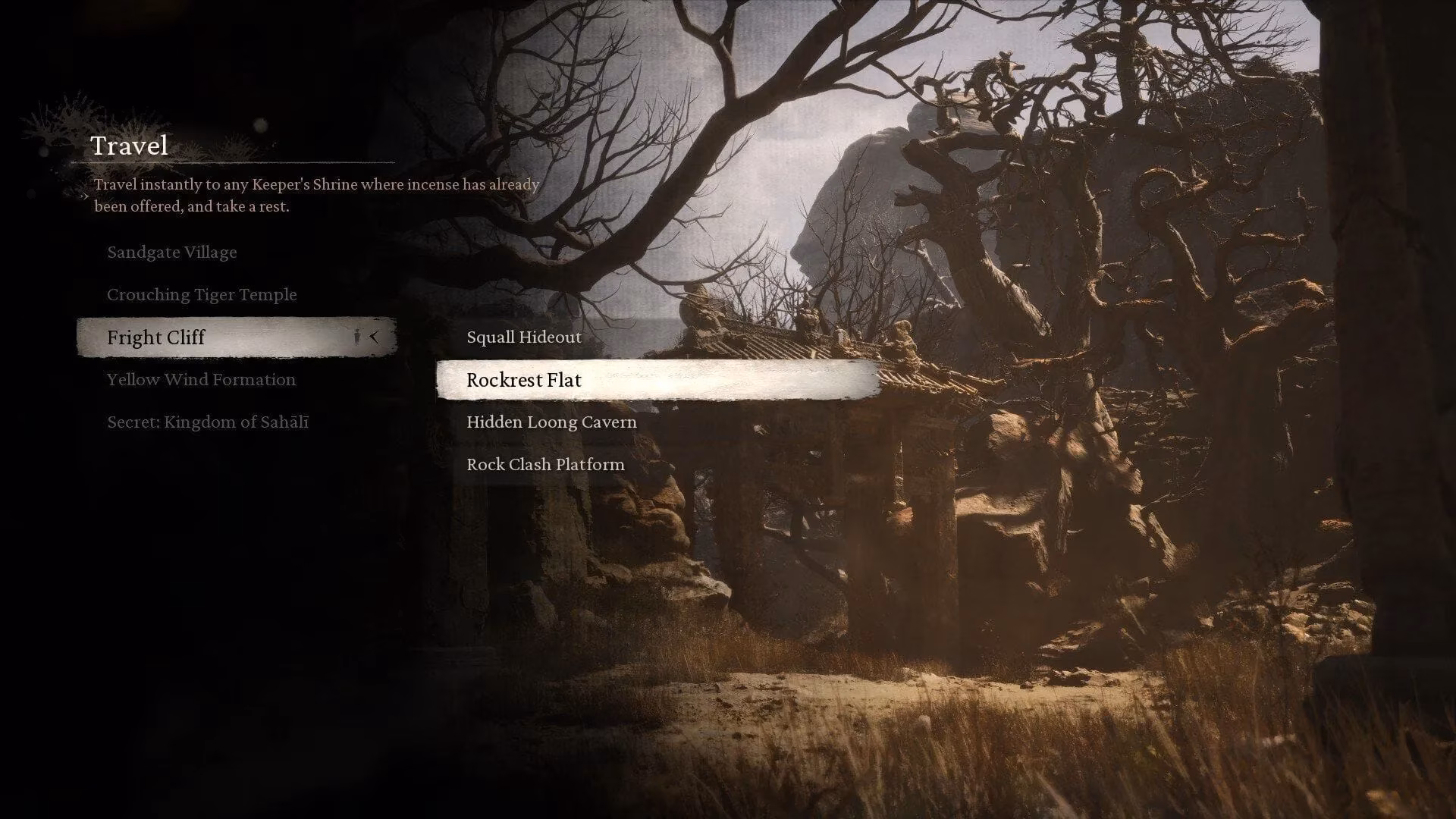The width and height of the screenshot is (1456, 819).
Task: Select the Fright Cliff chapter entry
Action: click(x=156, y=337)
